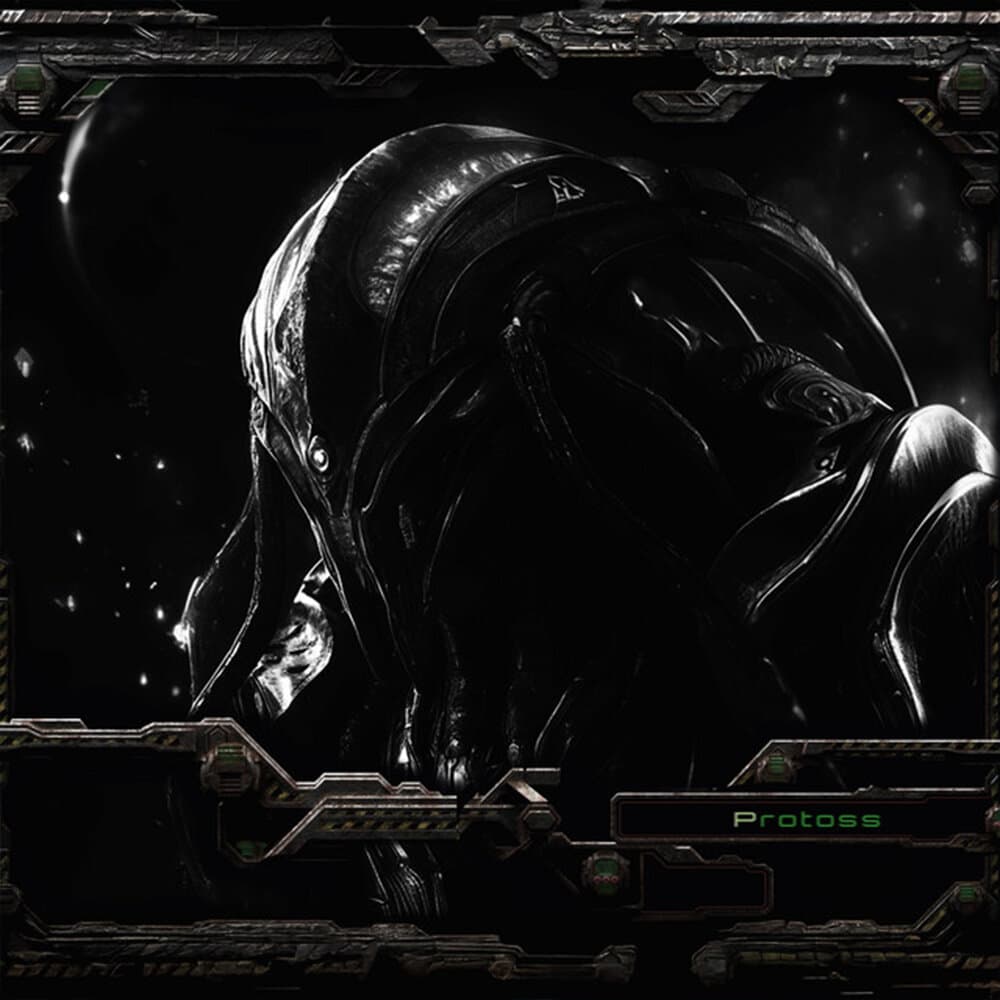Viewport: 1000px width, 1000px height.
Task: Select the Protoss label panel
Action: tap(806, 820)
